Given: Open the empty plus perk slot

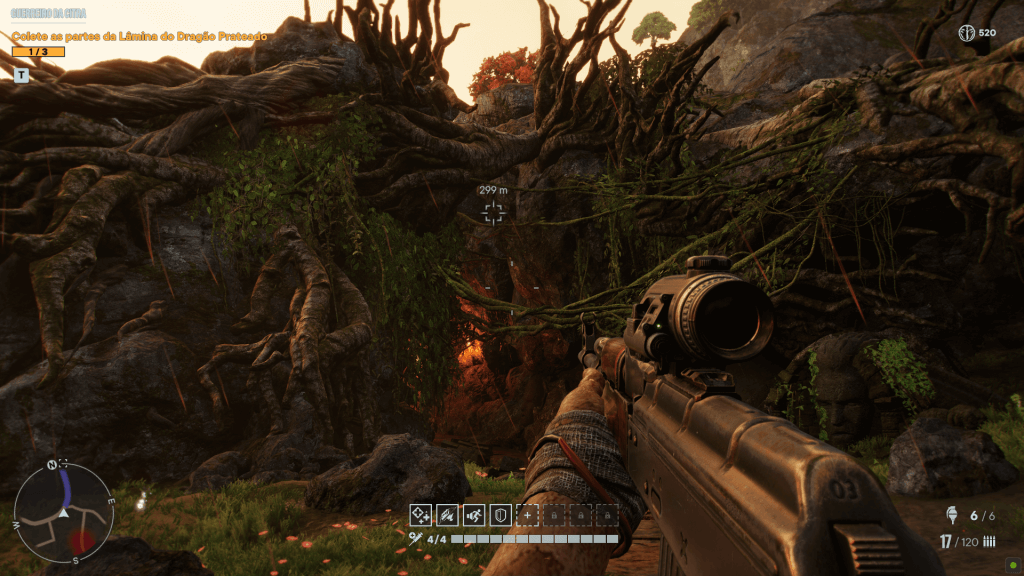Looking at the screenshot, I should pyautogui.click(x=527, y=515).
